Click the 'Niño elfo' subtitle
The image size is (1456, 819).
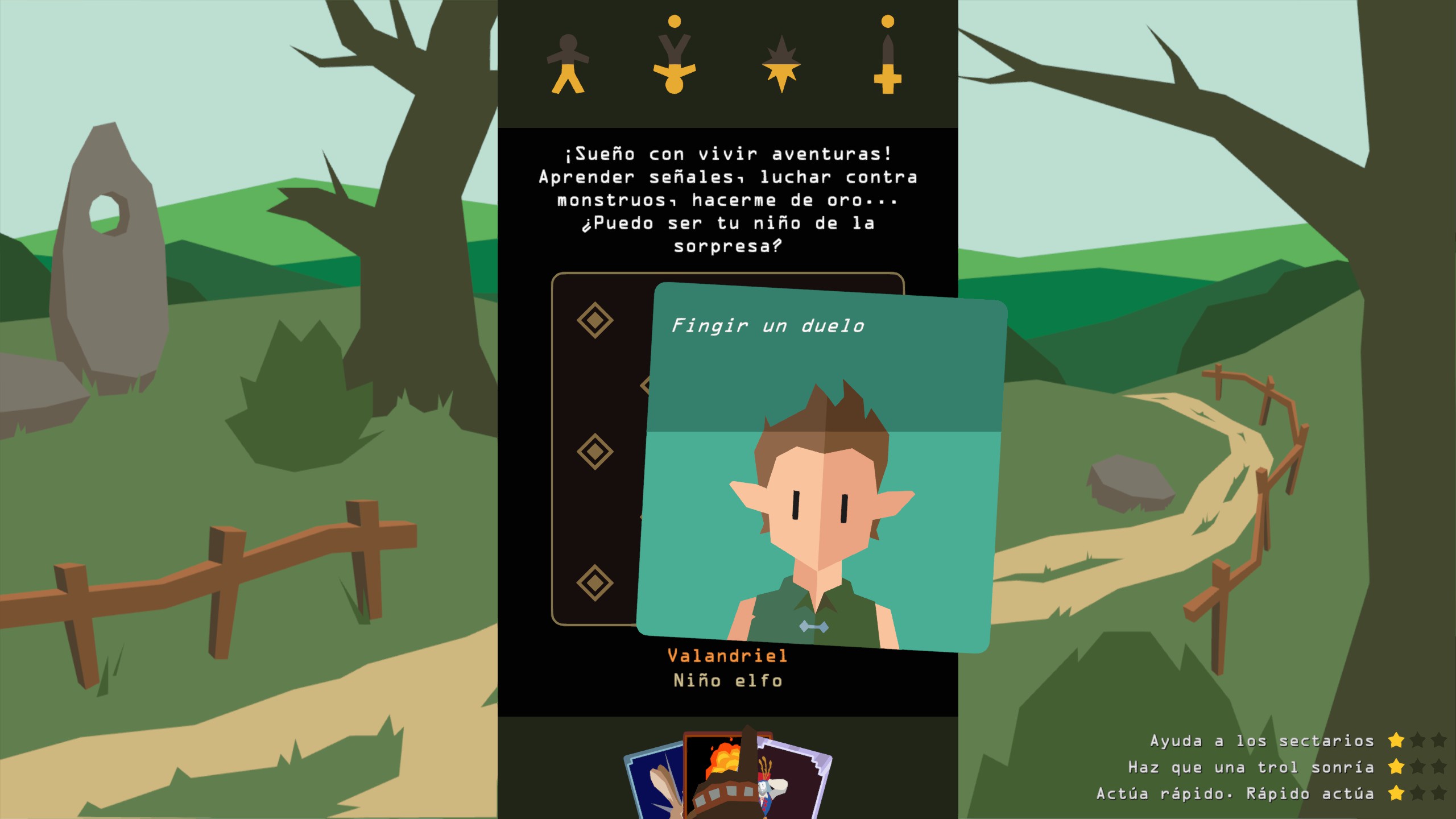pos(728,680)
